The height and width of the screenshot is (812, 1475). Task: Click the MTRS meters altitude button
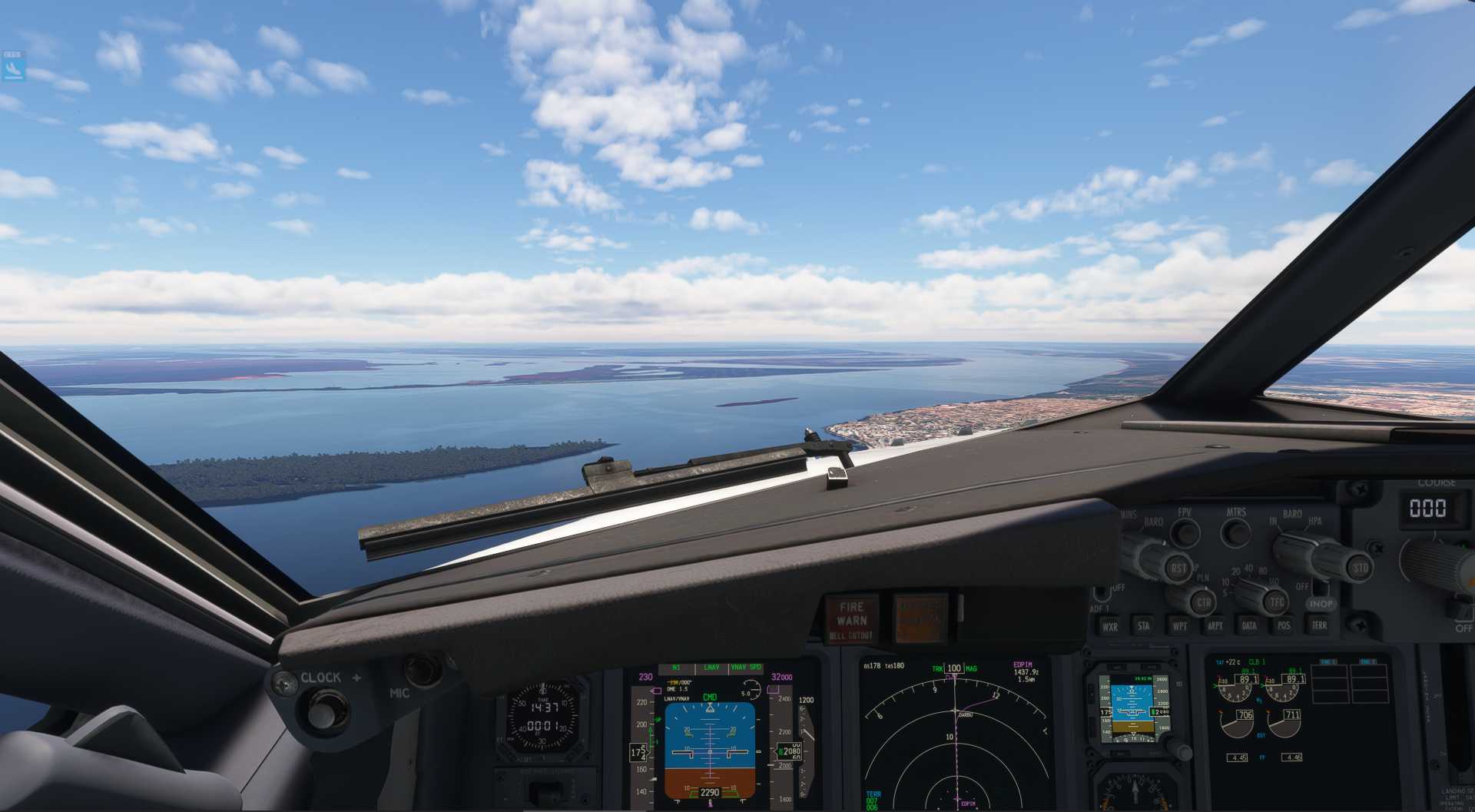click(x=1235, y=532)
